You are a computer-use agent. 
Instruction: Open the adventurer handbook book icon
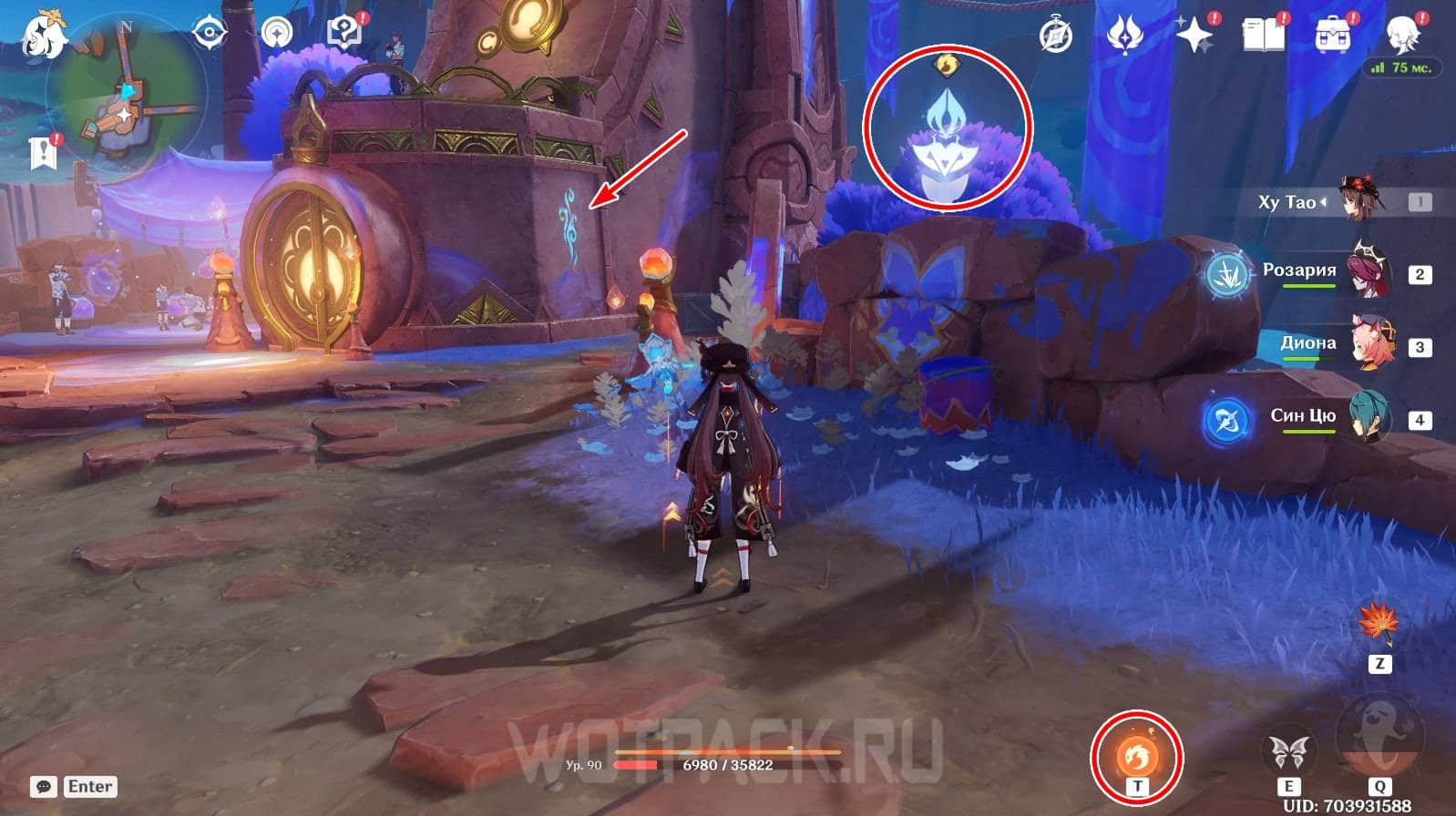click(1264, 36)
